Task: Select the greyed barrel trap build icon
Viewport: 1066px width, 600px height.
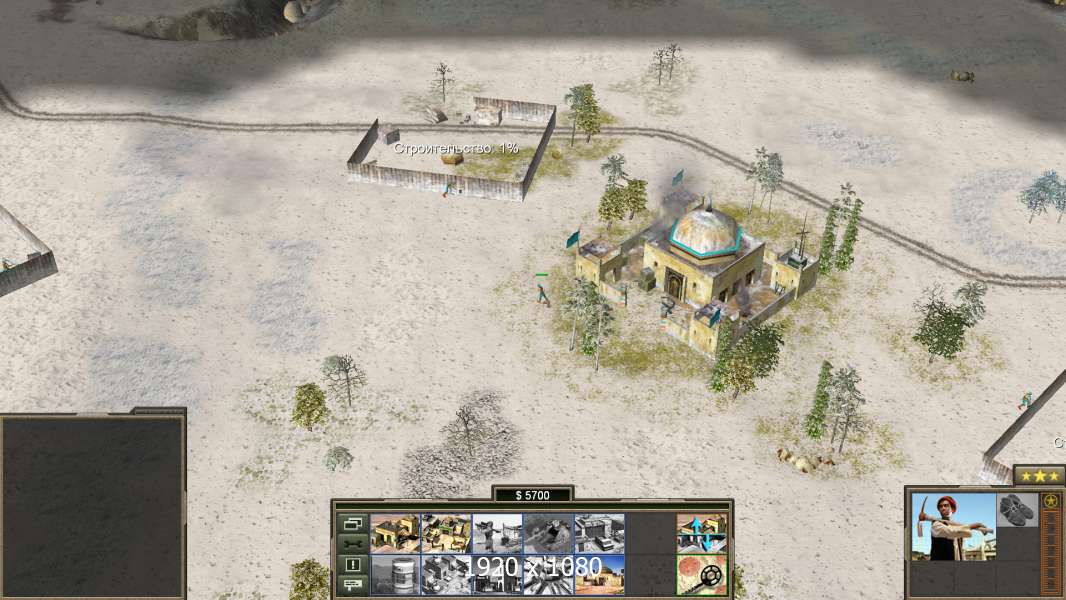Action: coord(395,575)
